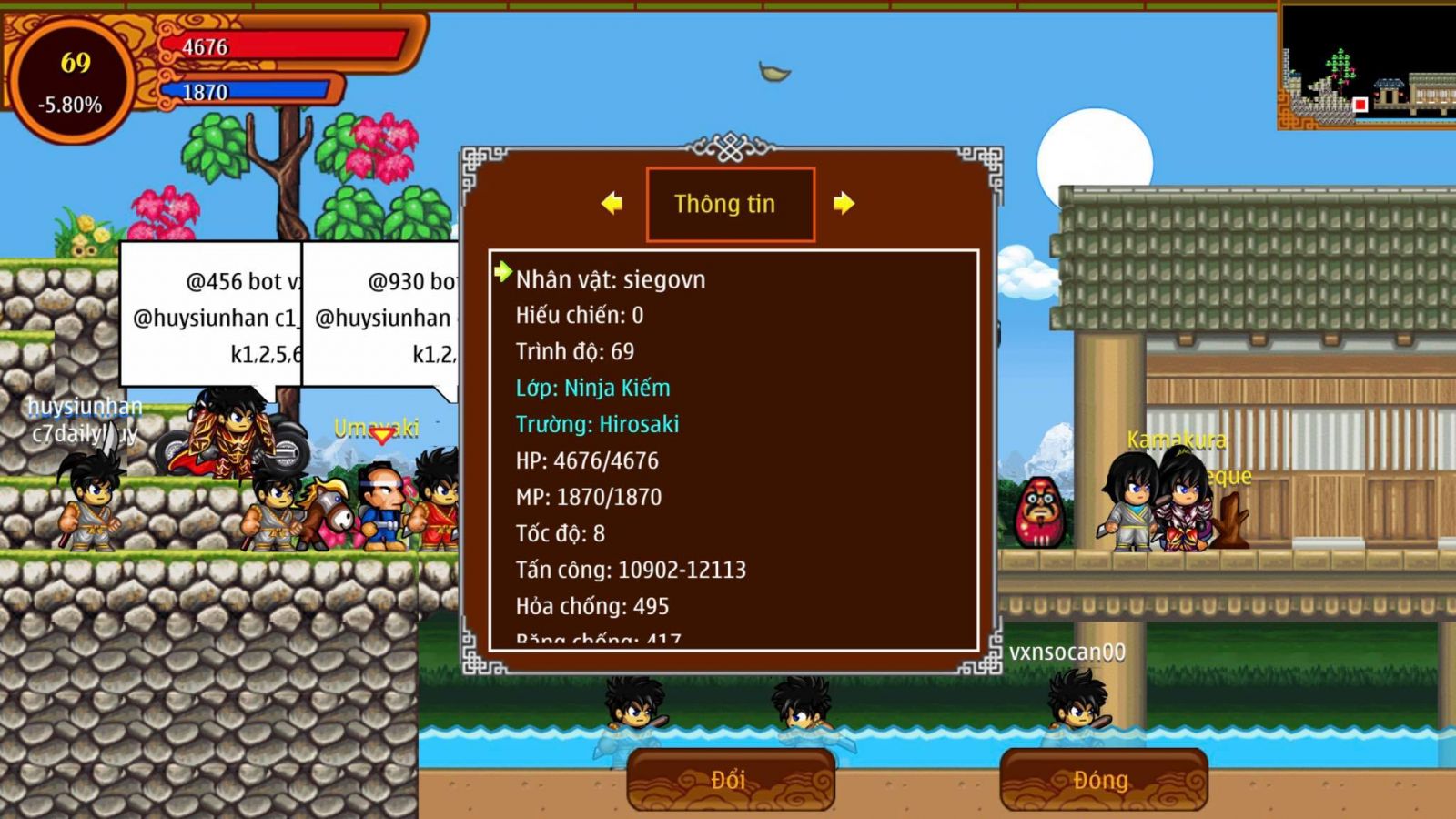The width and height of the screenshot is (1456, 819).
Task: Select the Trường: Hirosaki row
Action: [597, 424]
